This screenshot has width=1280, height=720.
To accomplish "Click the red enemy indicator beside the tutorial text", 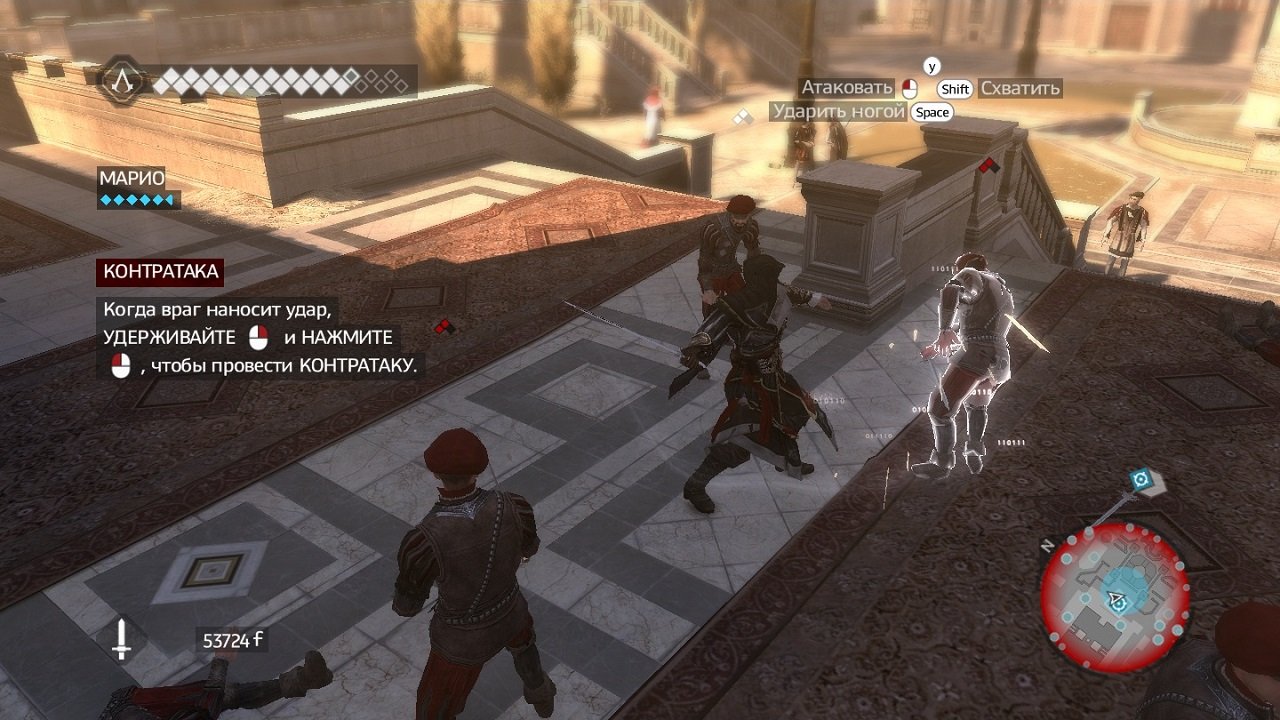I will [442, 324].
